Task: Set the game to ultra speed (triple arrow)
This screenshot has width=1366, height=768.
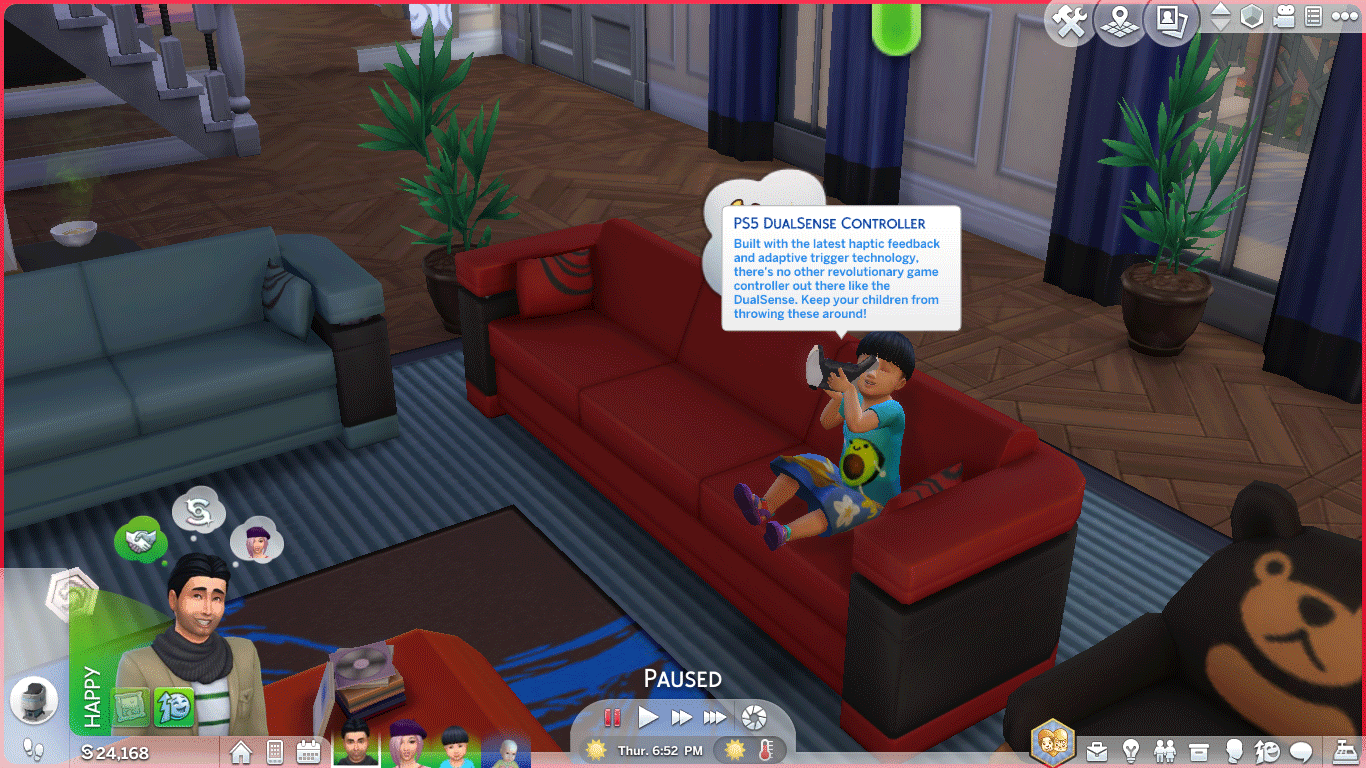Action: pos(714,717)
